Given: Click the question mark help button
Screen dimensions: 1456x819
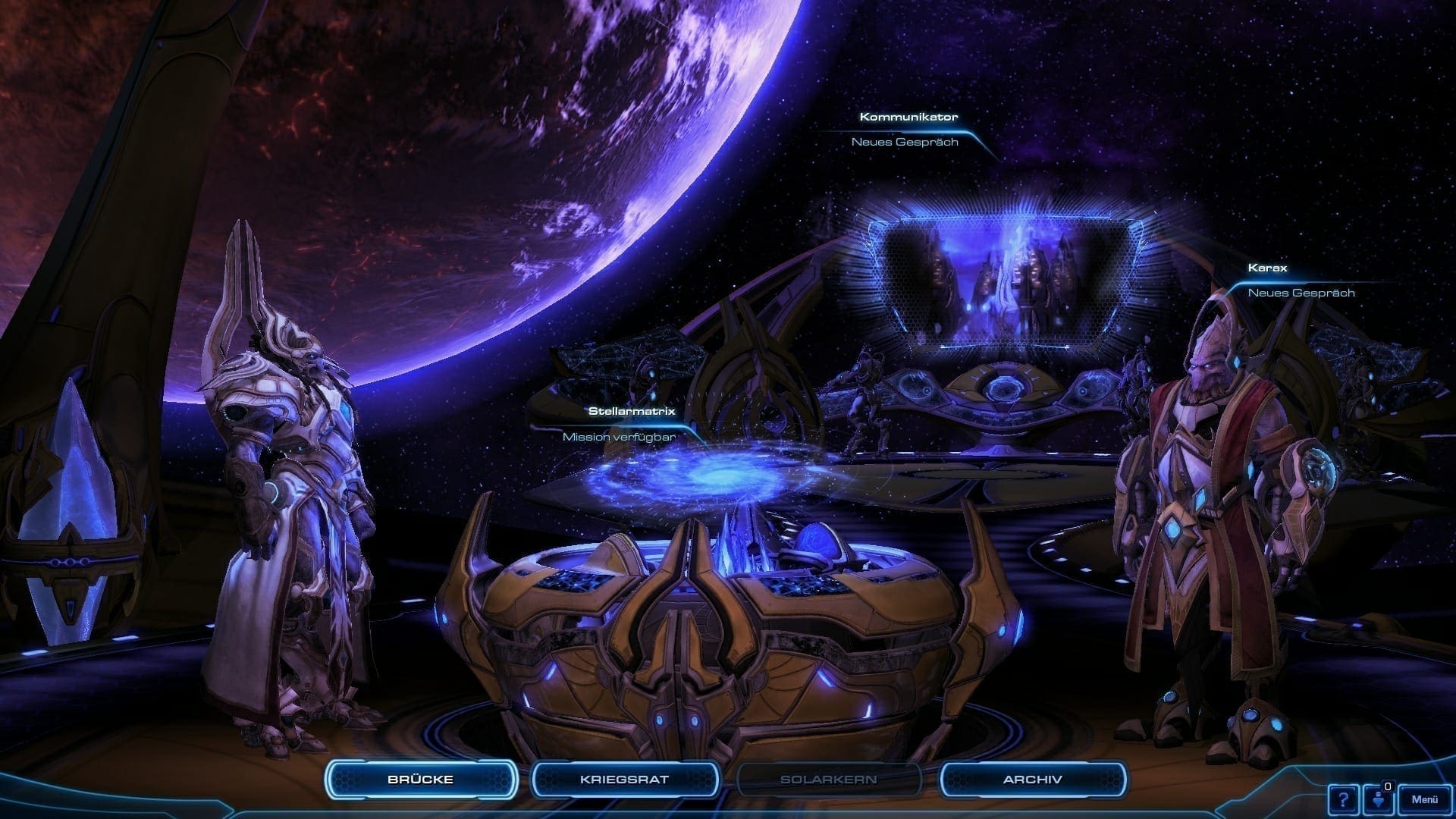Looking at the screenshot, I should click(x=1343, y=799).
